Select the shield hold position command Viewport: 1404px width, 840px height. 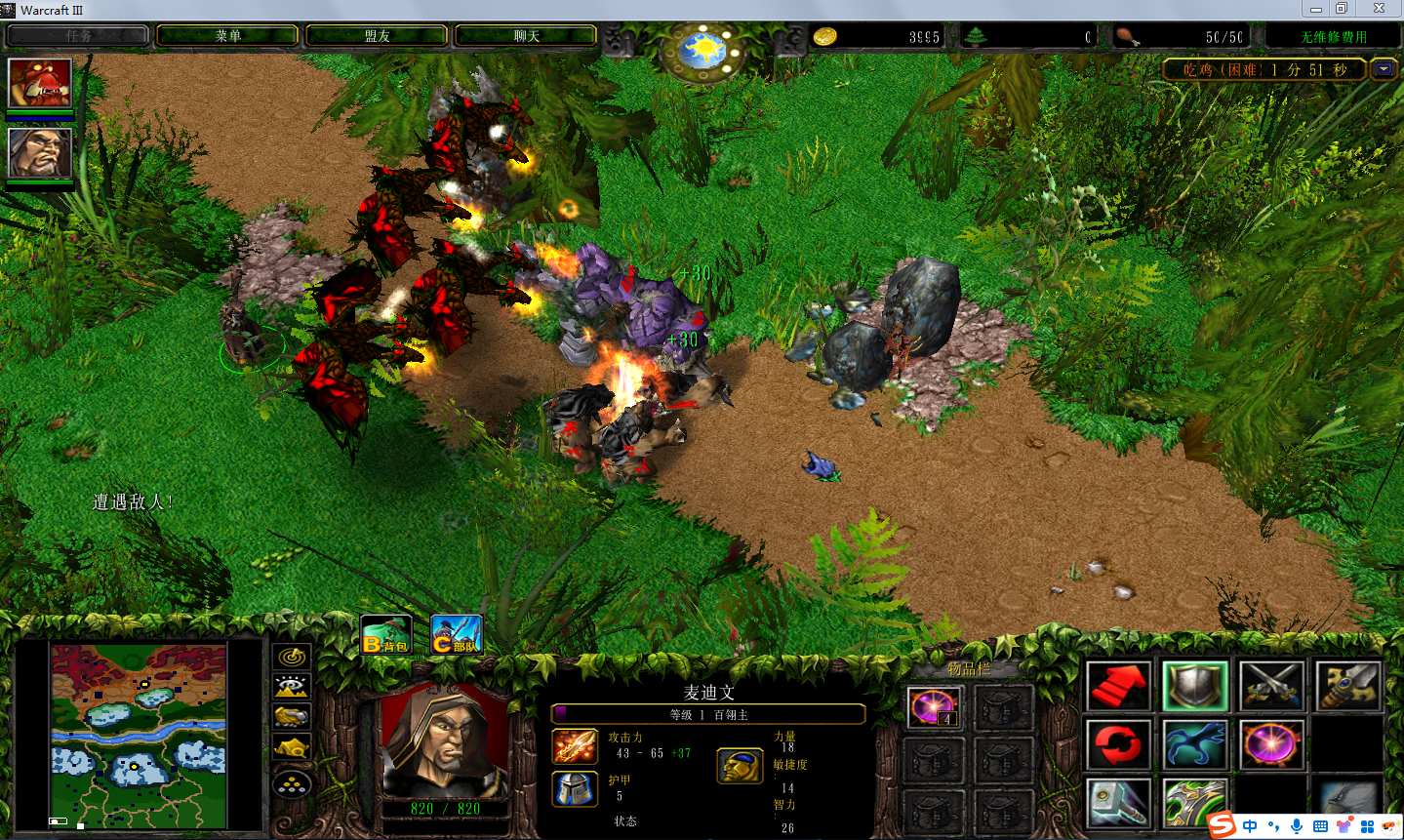point(1195,686)
